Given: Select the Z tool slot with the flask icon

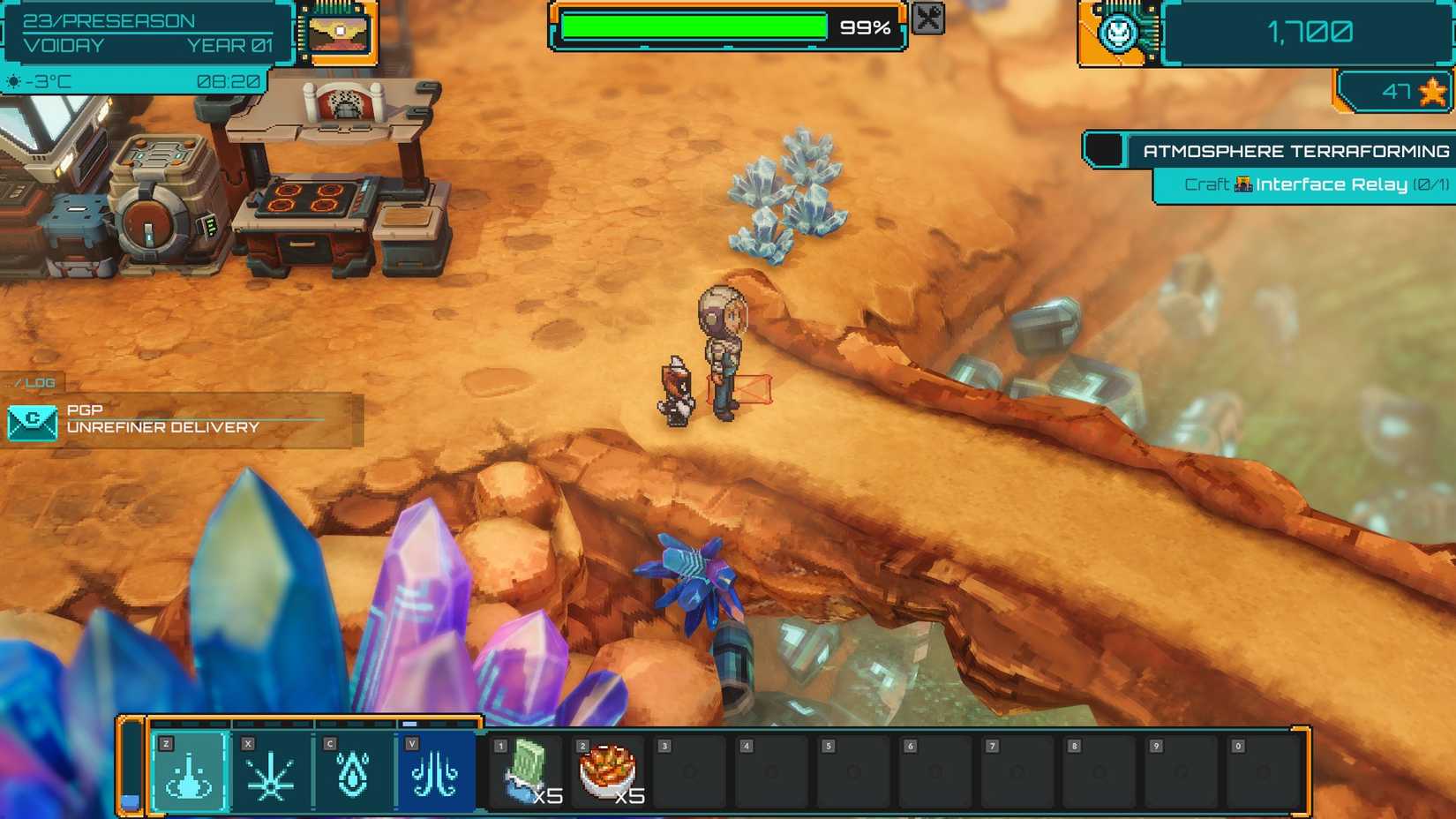Looking at the screenshot, I should click(x=189, y=771).
